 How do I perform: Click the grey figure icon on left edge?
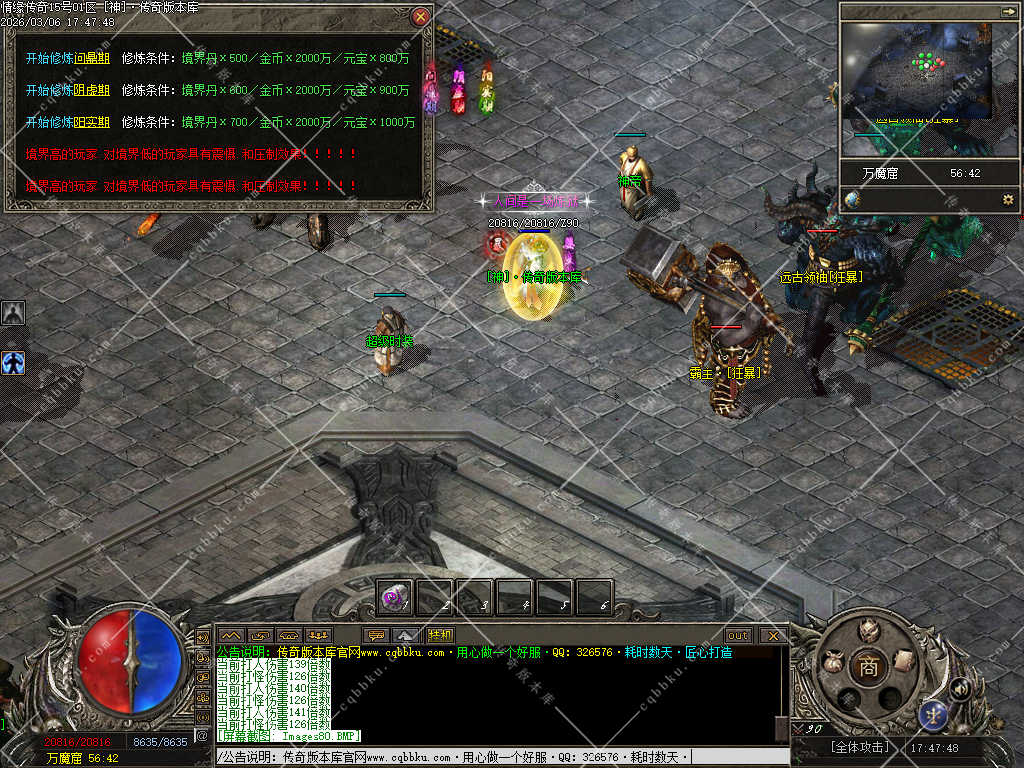13,313
